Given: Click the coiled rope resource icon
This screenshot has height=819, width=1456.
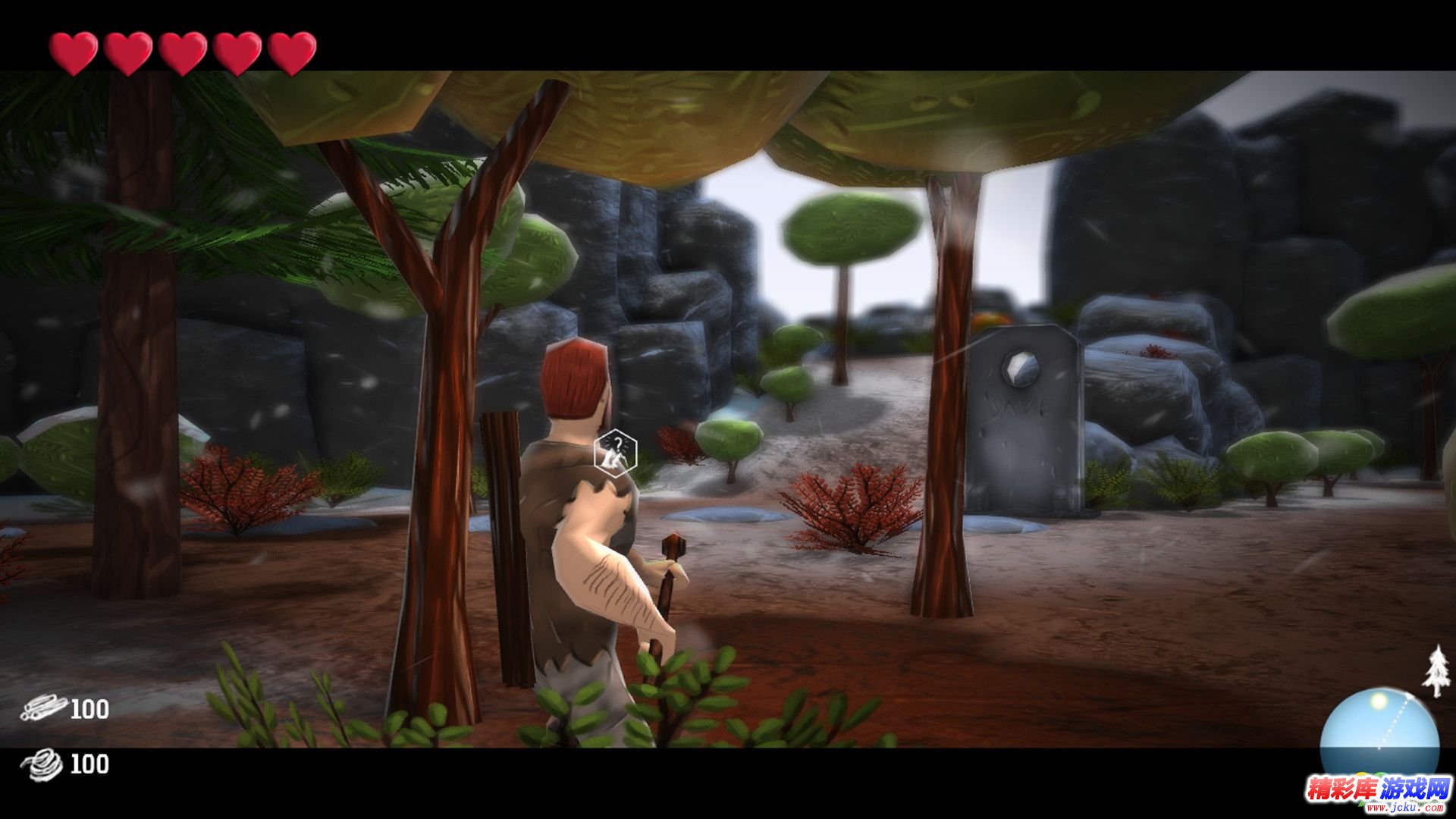Looking at the screenshot, I should pos(43,764).
